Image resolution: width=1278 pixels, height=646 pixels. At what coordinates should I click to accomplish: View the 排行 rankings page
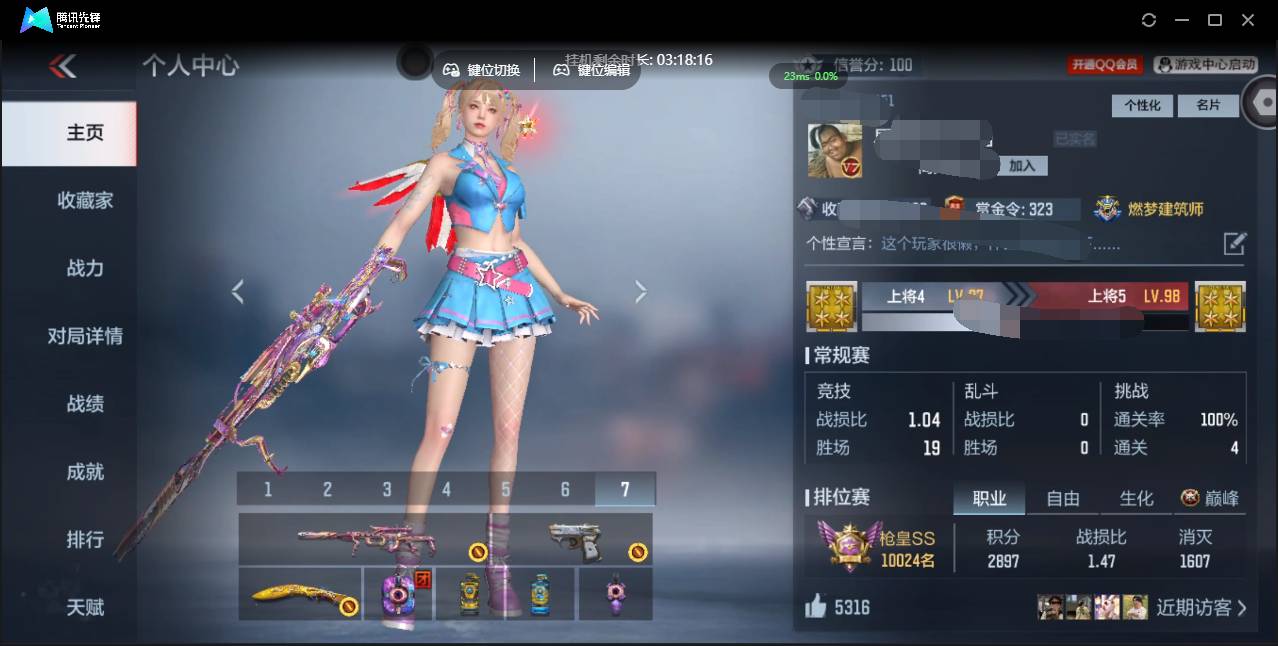[85, 539]
